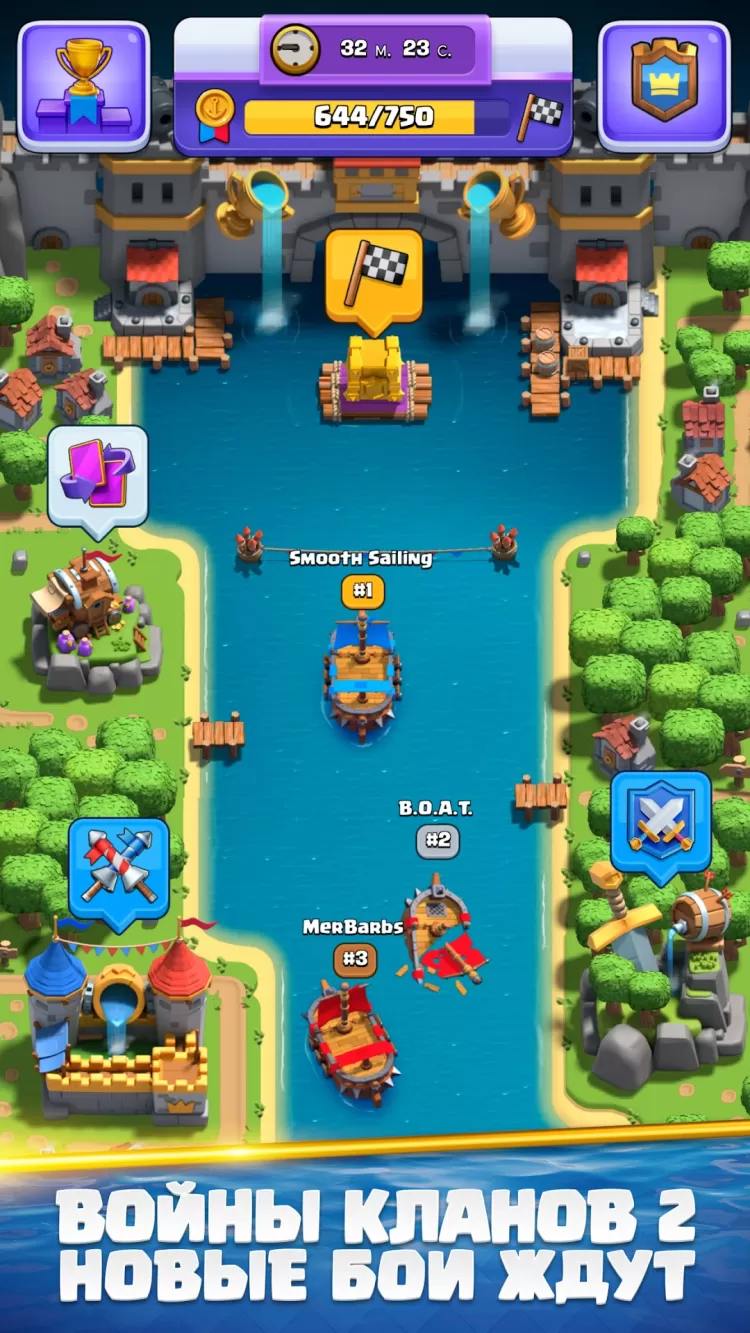
Task: Tap the checkered flag finish marker
Action: 373,277
